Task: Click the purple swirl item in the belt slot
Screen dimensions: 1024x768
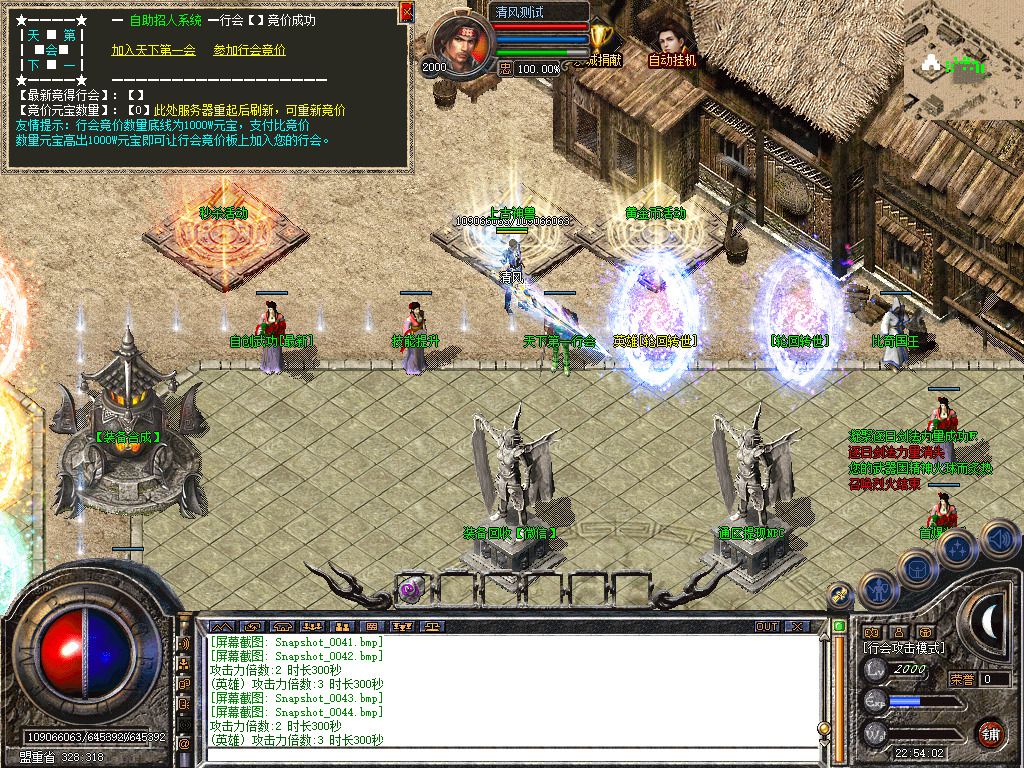Action: [411, 590]
